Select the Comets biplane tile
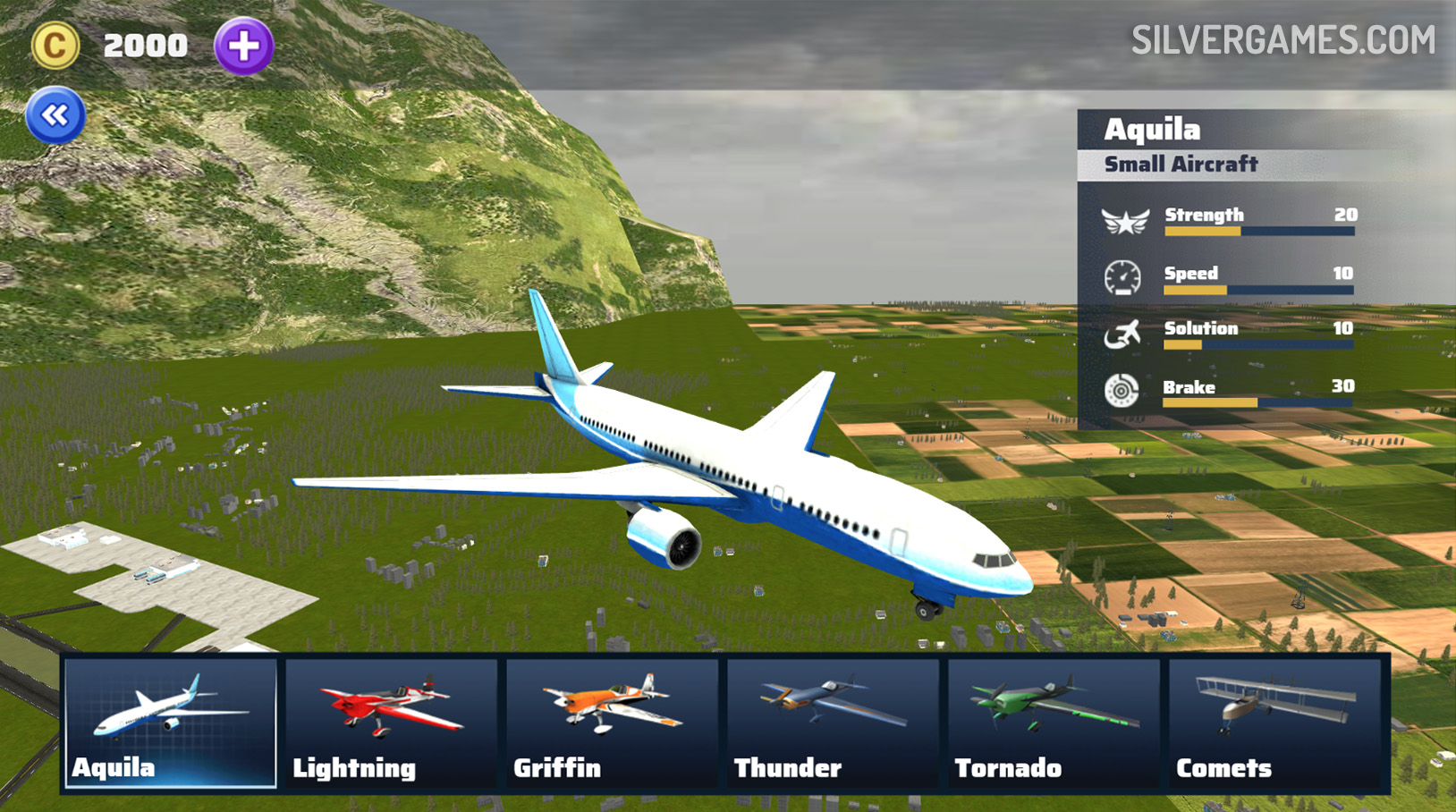This screenshot has height=812, width=1456. 1274,723
